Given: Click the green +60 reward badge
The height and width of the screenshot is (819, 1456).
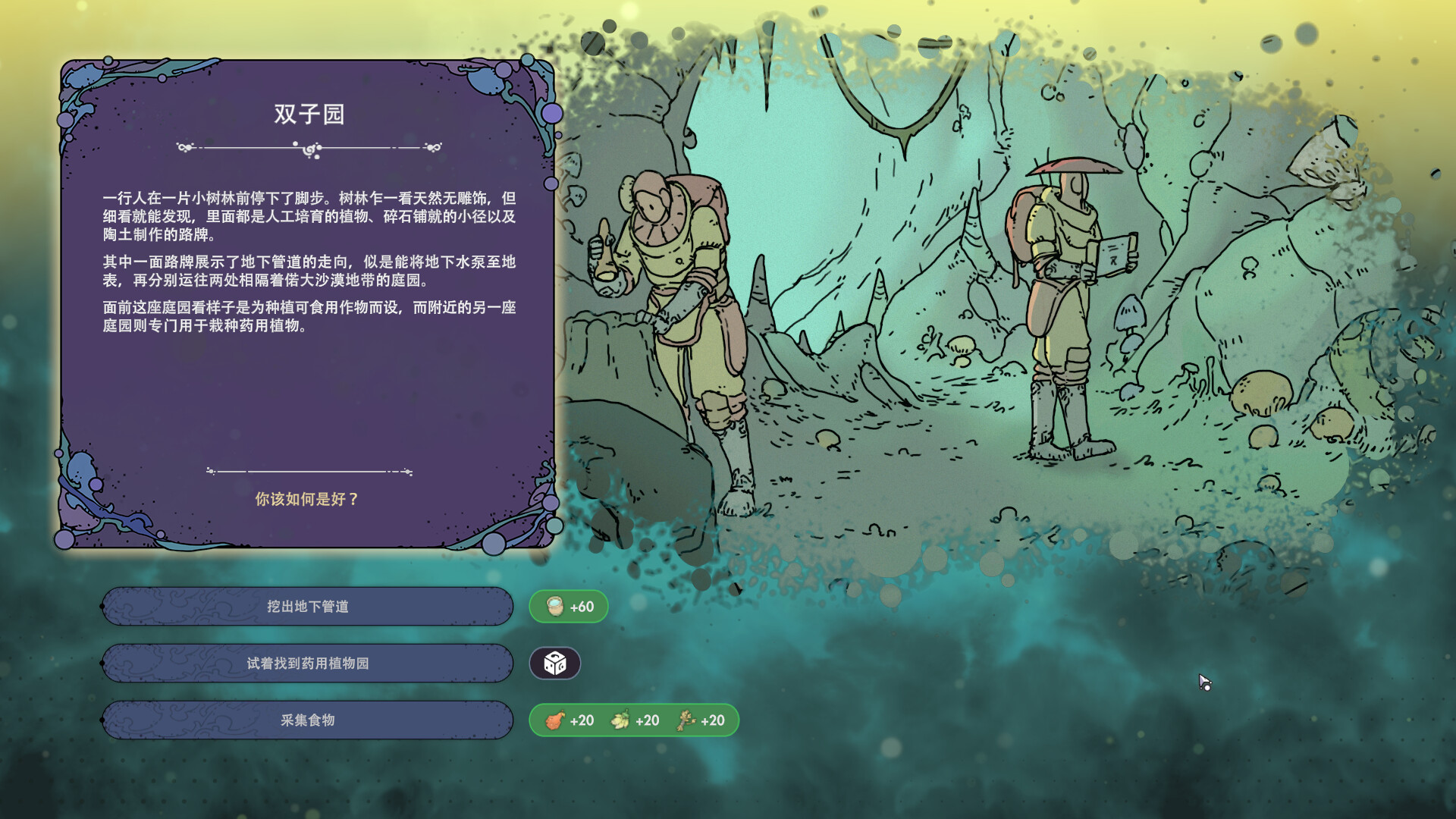Looking at the screenshot, I should tap(569, 606).
